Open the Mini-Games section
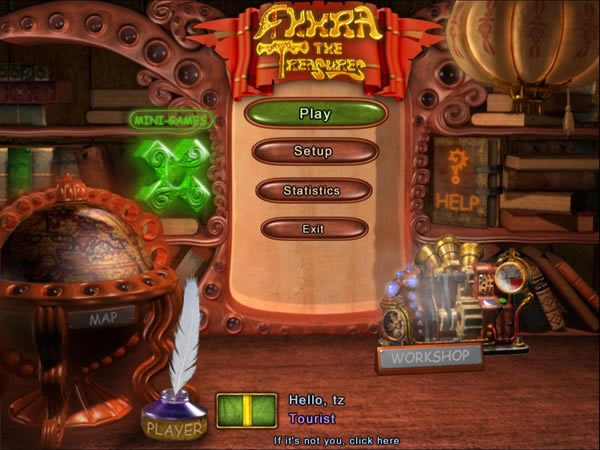Screen dimensions: 600x450 (170, 120)
